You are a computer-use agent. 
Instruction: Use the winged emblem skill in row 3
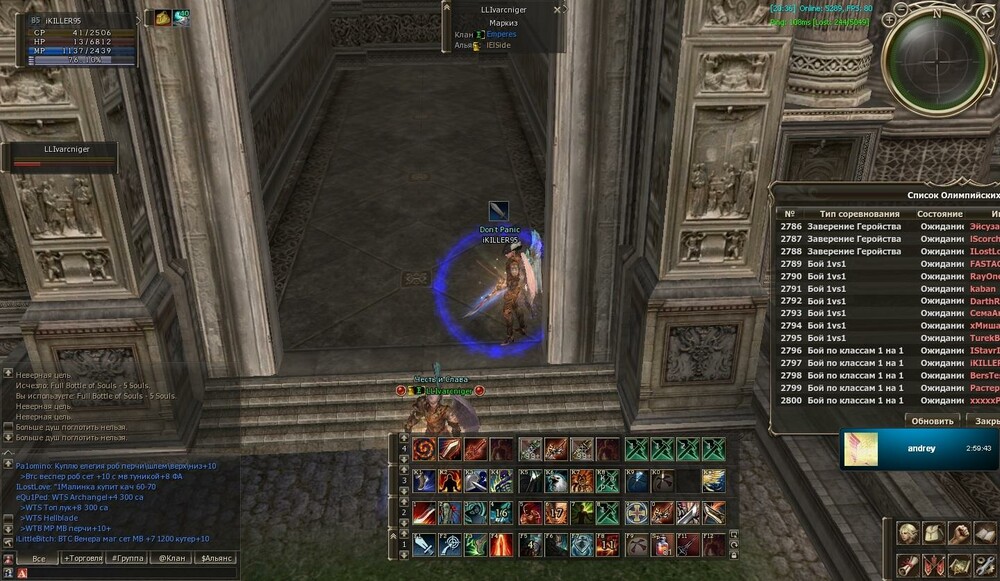713,482
